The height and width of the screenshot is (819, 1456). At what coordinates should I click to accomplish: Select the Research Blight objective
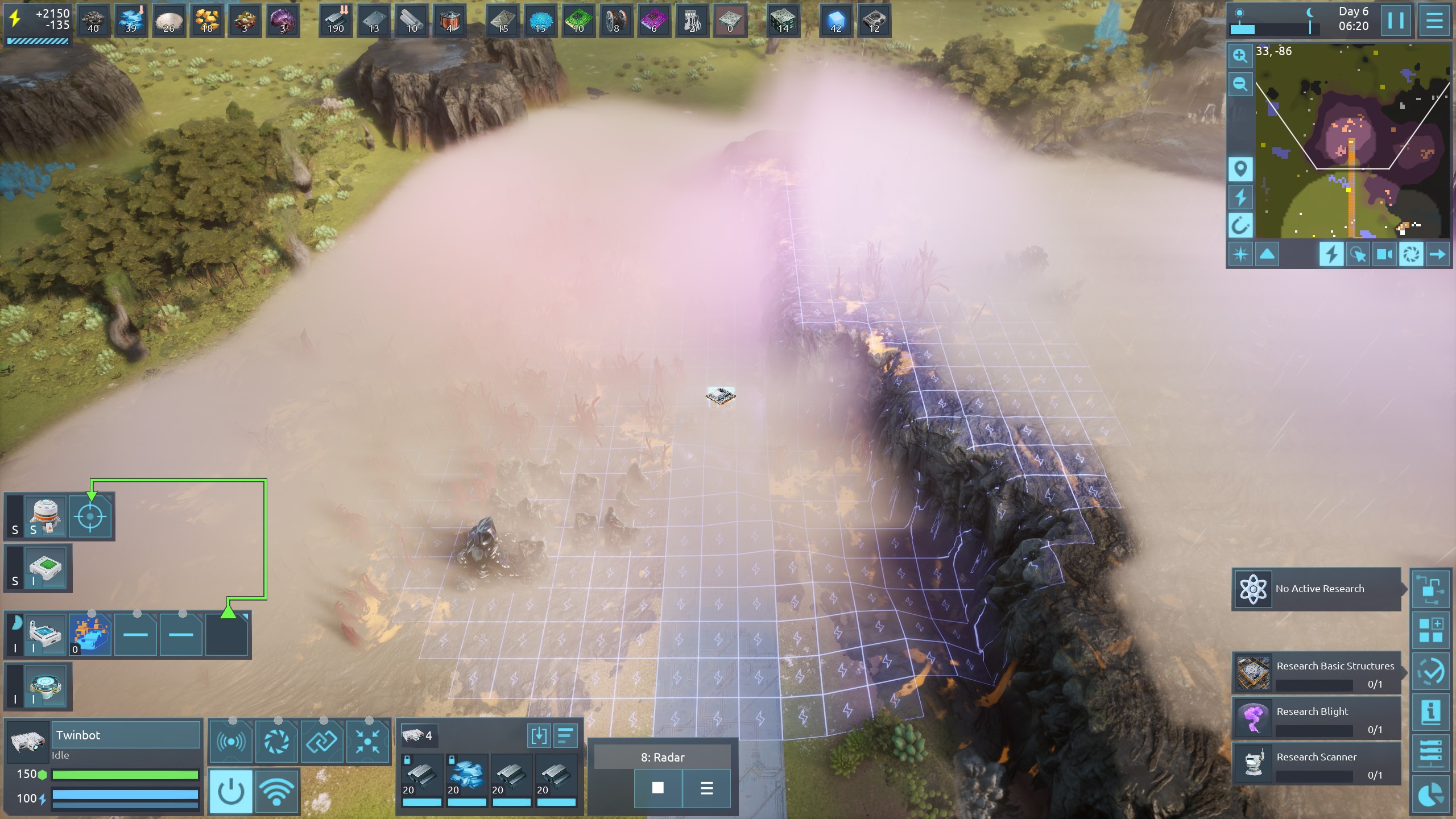tap(1317, 718)
